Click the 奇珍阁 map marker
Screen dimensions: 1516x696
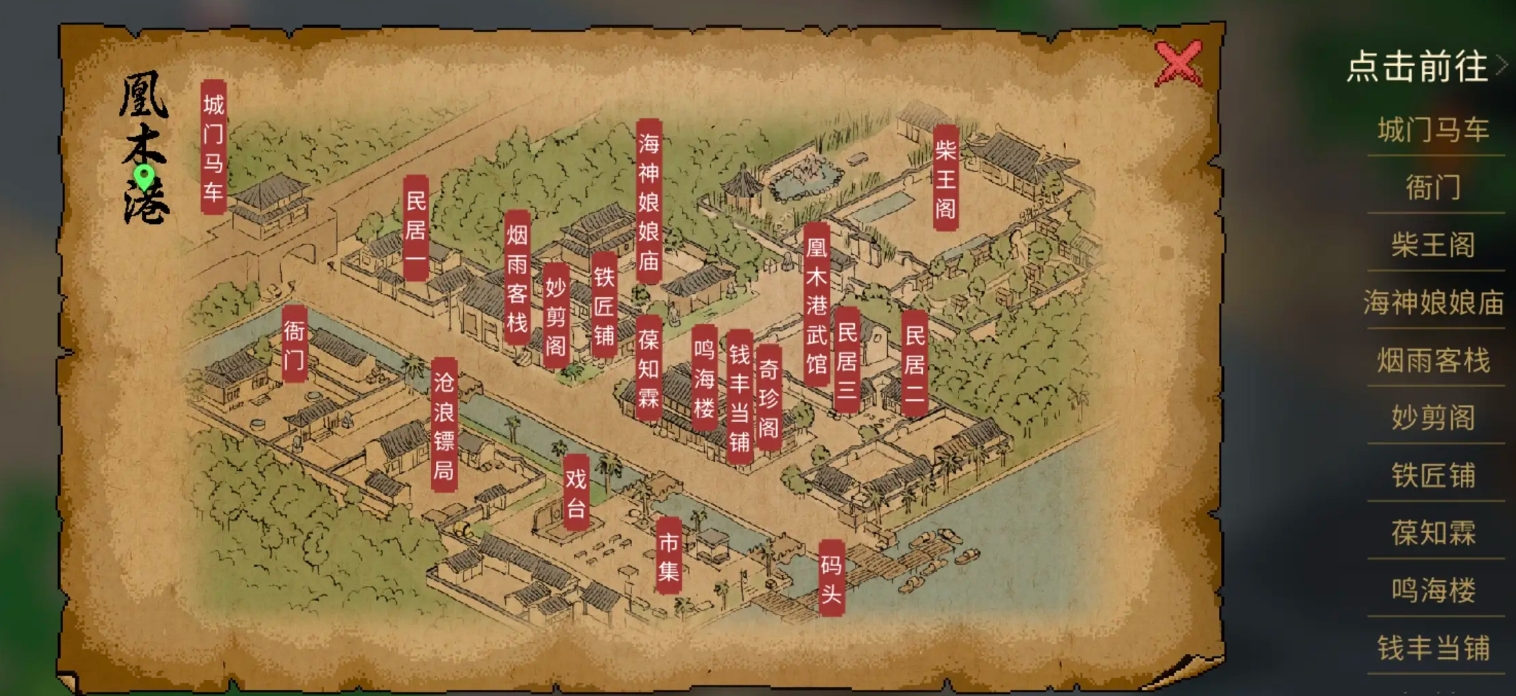pyautogui.click(x=768, y=397)
